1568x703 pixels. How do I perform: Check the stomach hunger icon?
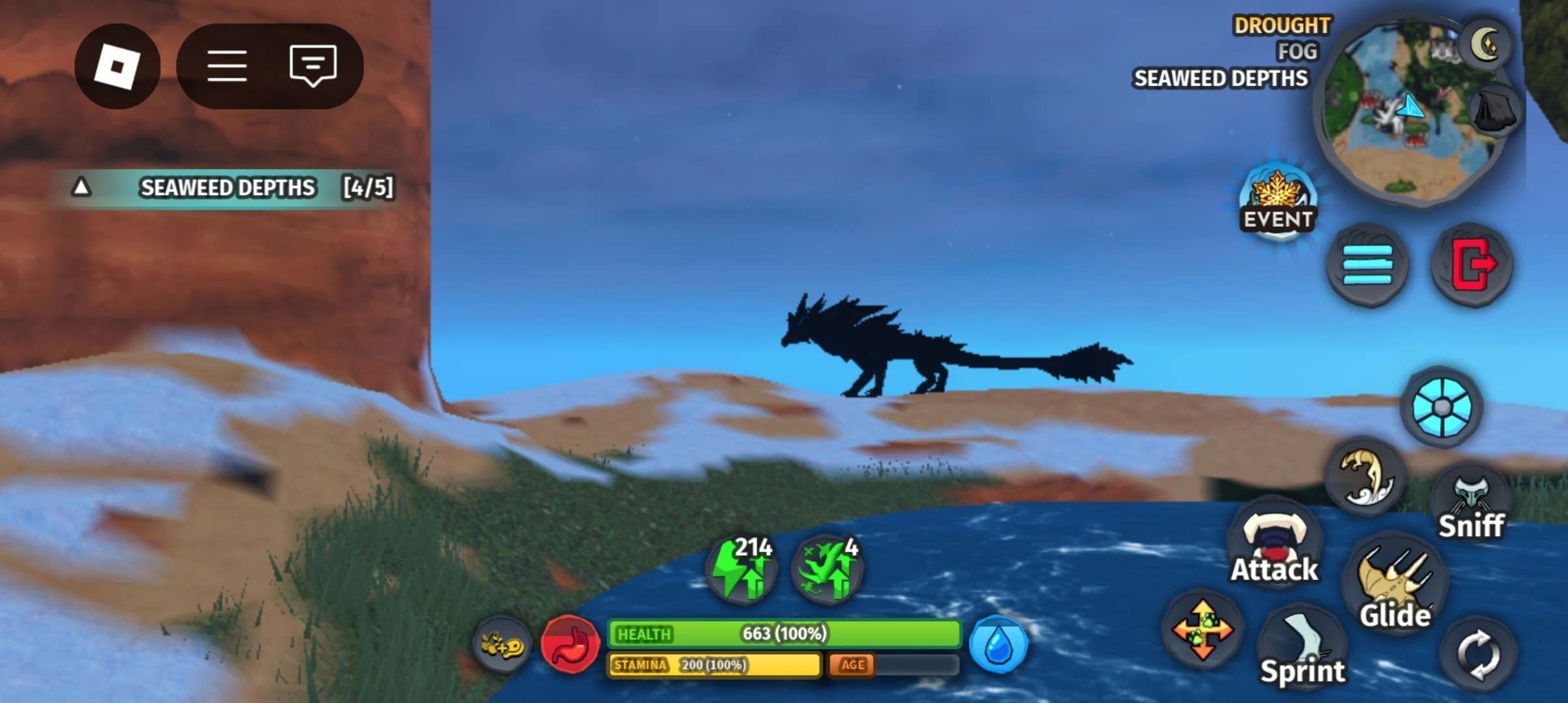pyautogui.click(x=570, y=643)
